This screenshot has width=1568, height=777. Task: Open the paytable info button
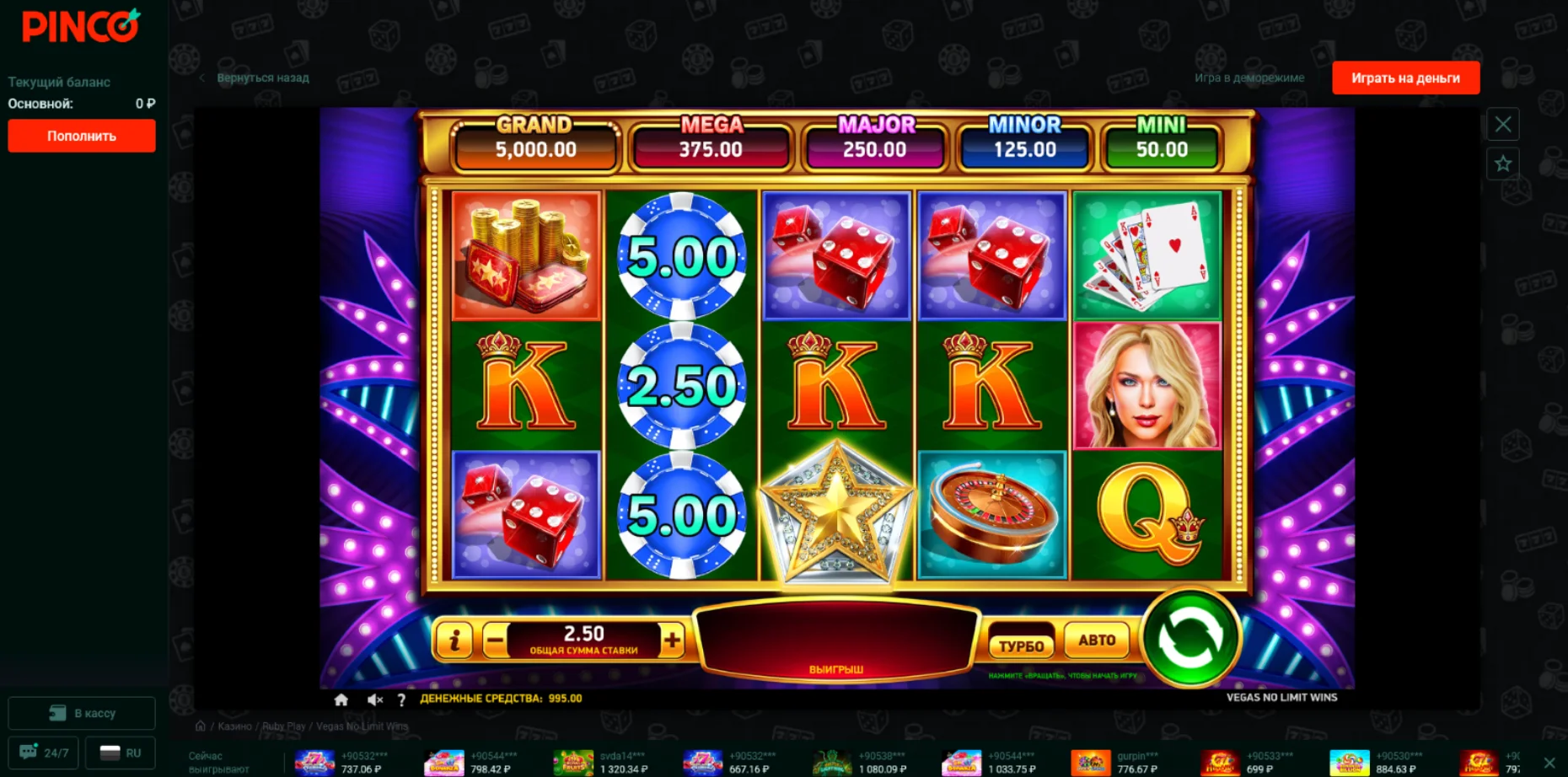coord(454,641)
